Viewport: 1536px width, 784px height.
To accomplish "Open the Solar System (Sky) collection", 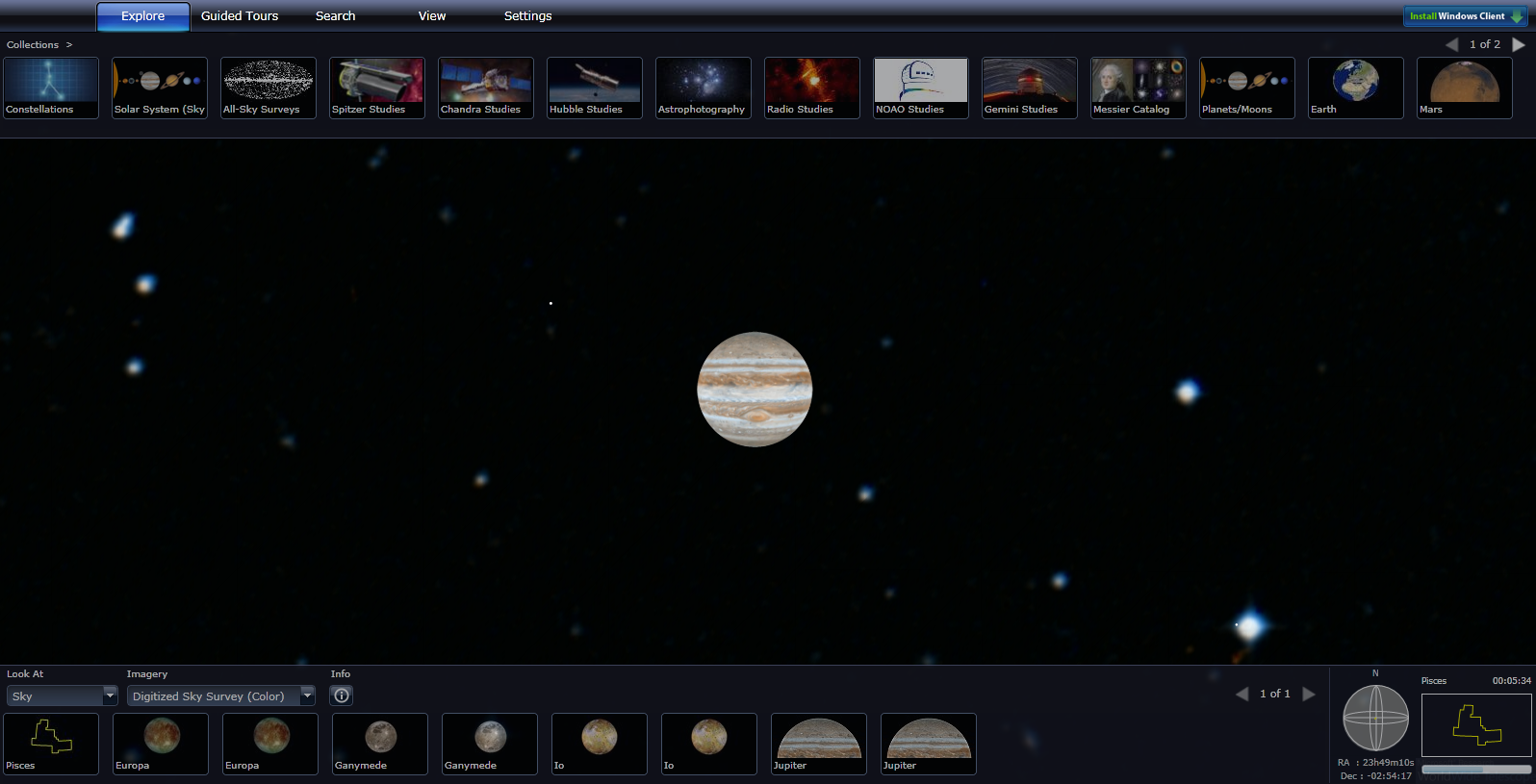I will pos(159,88).
